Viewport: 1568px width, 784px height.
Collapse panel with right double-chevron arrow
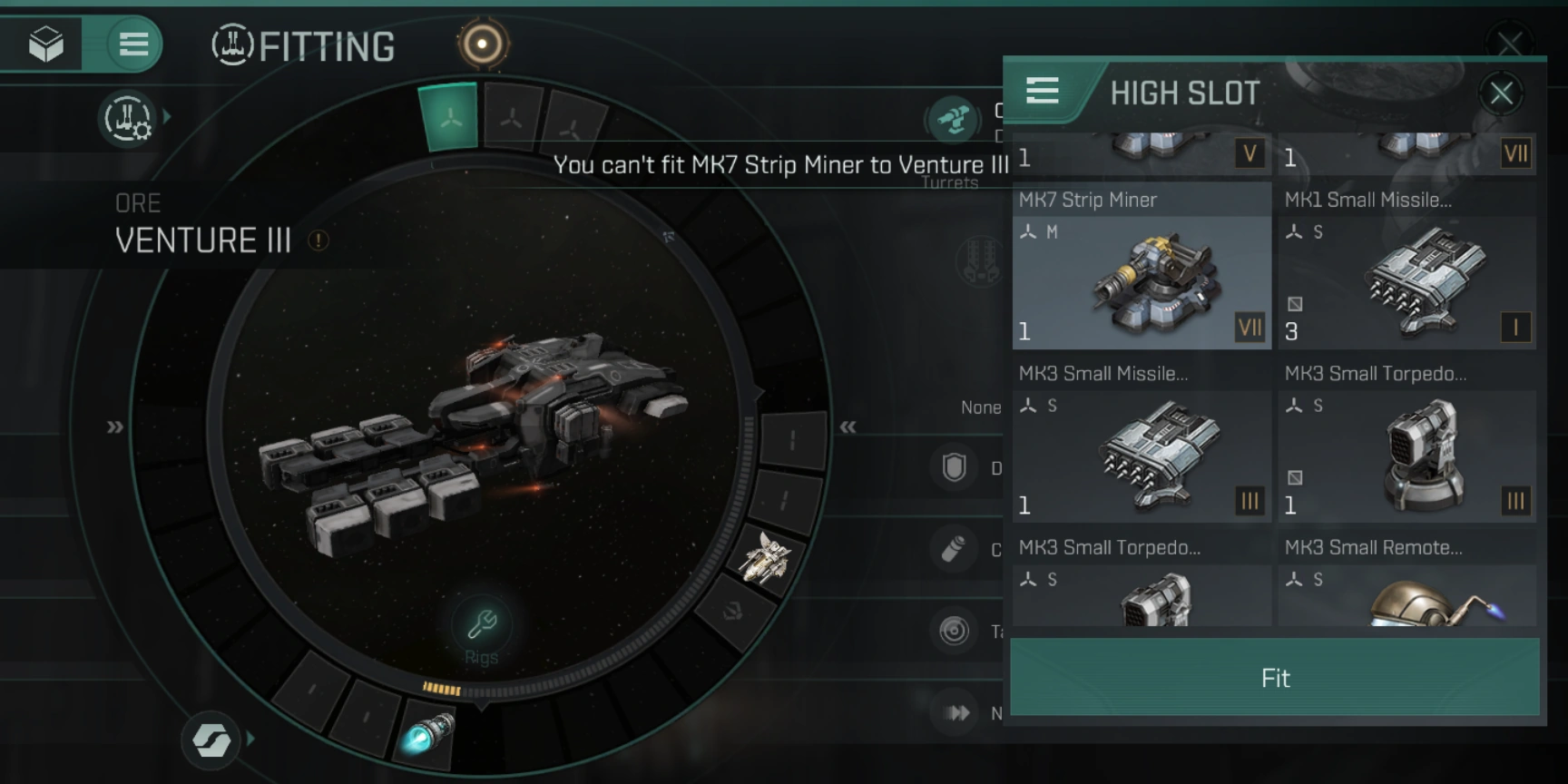pos(848,426)
